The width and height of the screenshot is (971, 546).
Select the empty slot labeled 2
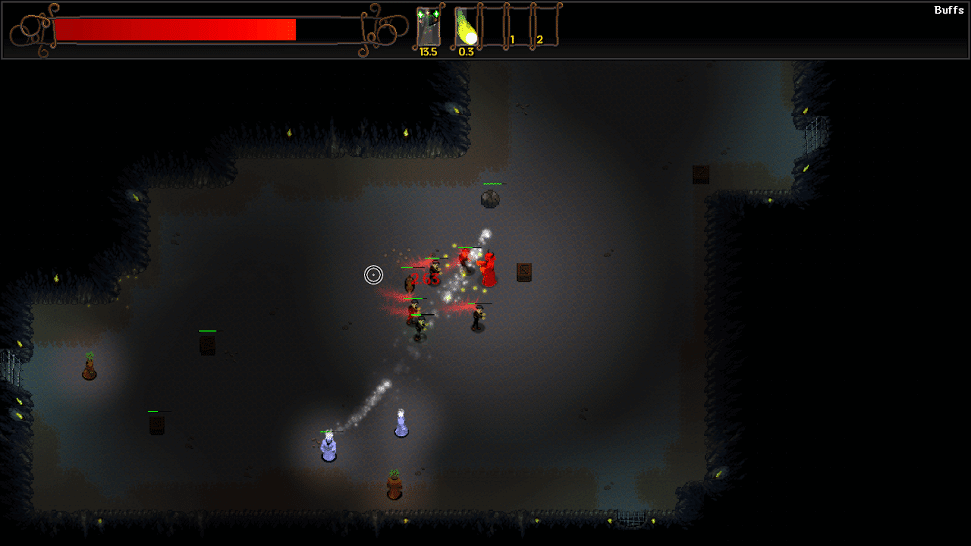click(x=545, y=26)
